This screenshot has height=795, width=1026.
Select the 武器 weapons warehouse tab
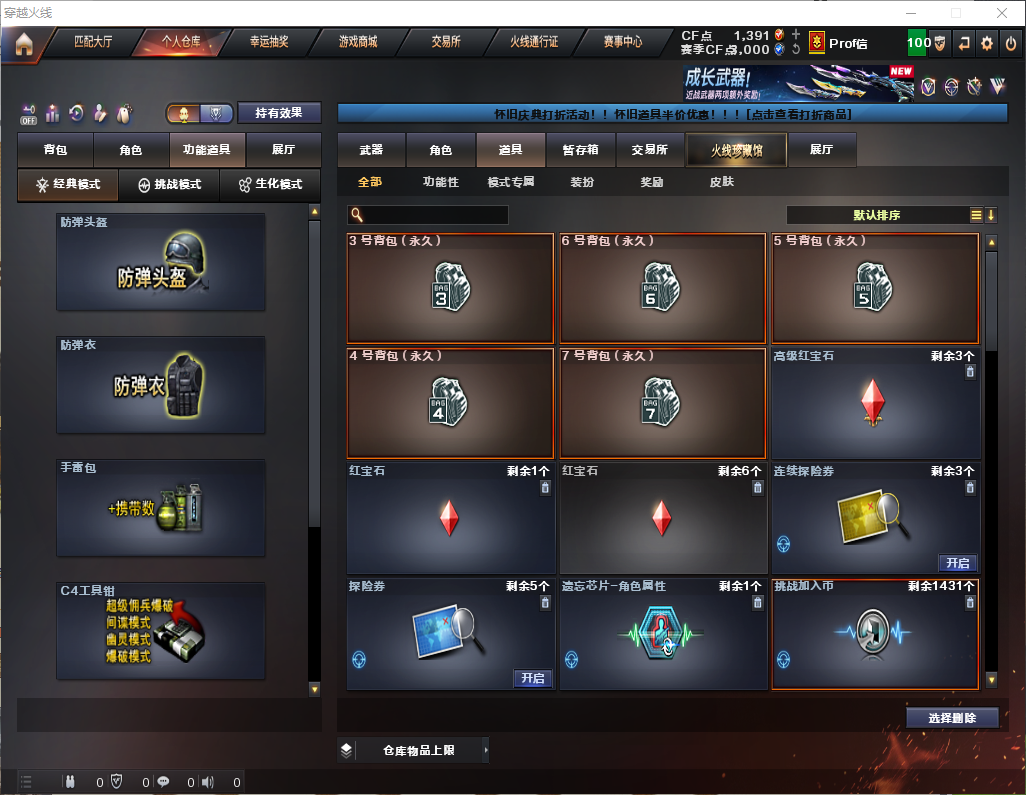[x=371, y=150]
